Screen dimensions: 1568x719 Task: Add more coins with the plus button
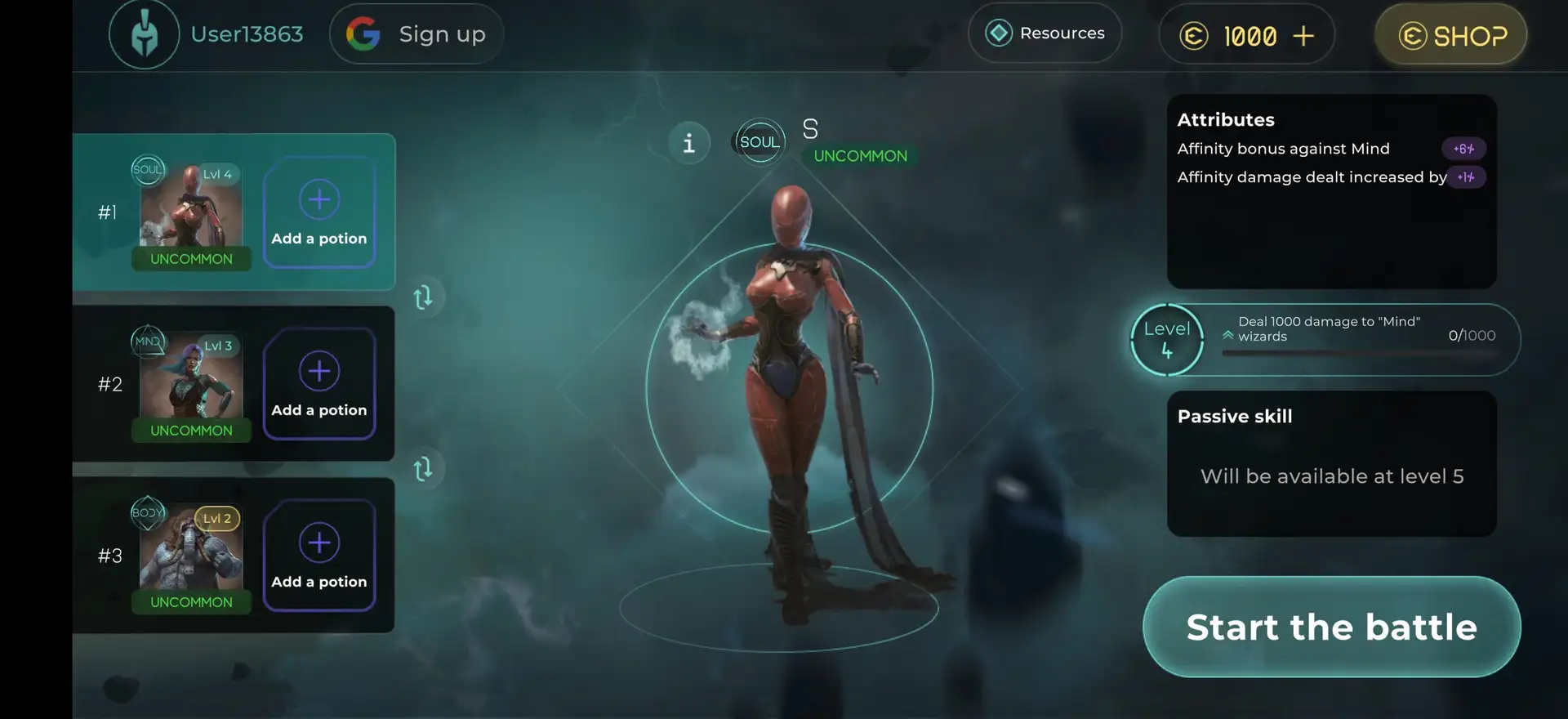click(x=1303, y=36)
